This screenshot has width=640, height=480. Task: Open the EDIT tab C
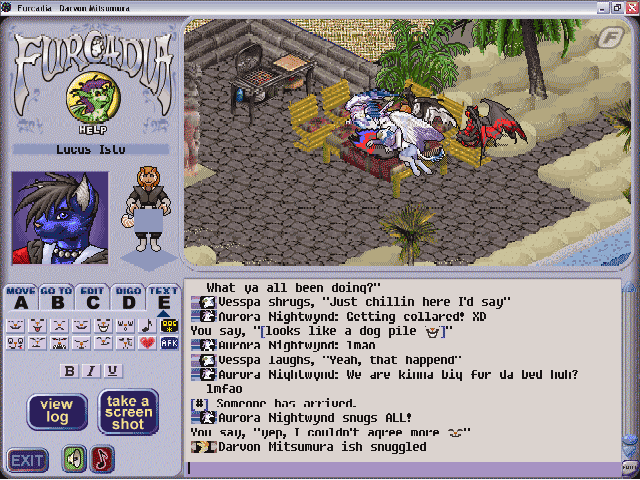pyautogui.click(x=92, y=299)
